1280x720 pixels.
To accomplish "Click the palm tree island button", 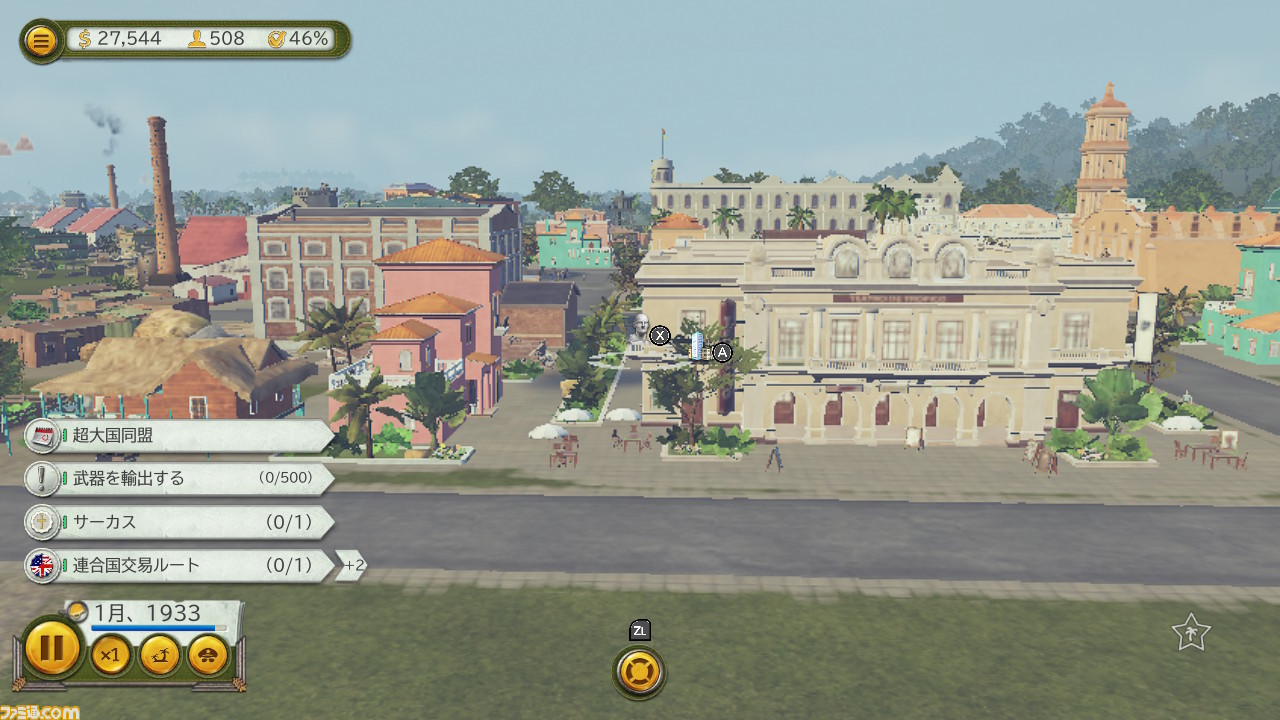I will coord(160,656).
